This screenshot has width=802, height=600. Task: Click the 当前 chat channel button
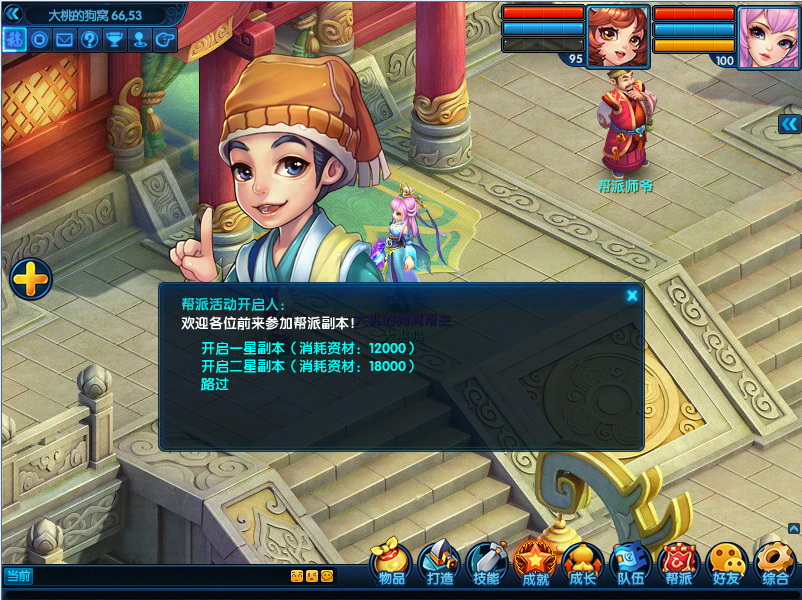click(18, 576)
